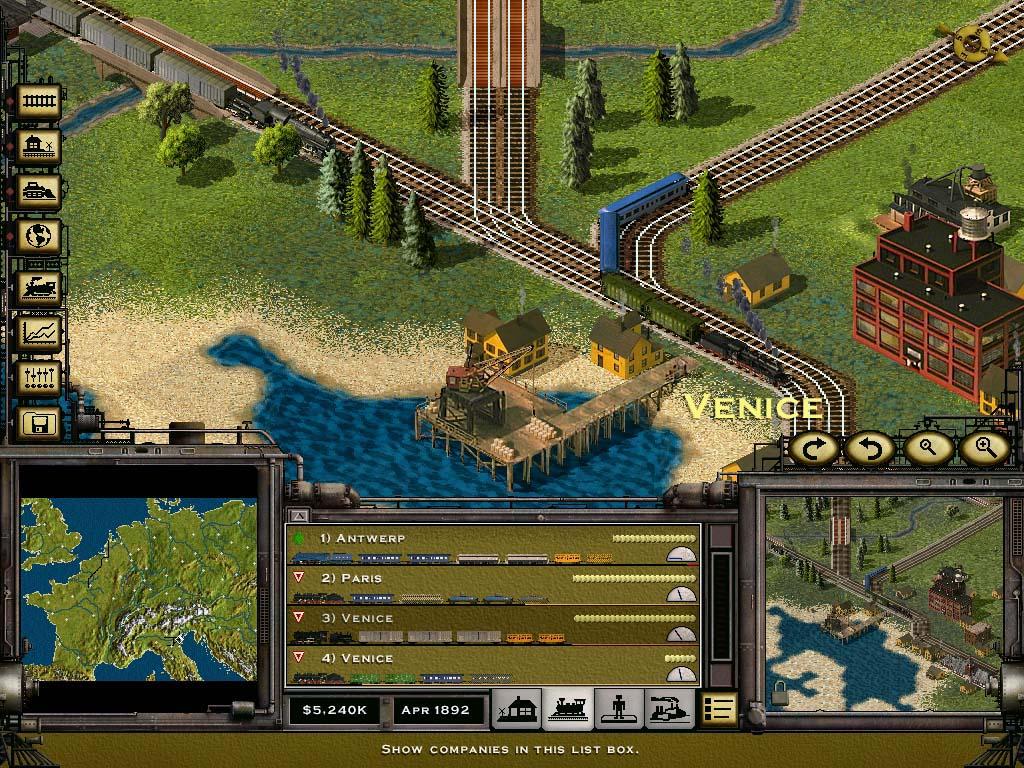Show companies in this list box

(x=718, y=709)
